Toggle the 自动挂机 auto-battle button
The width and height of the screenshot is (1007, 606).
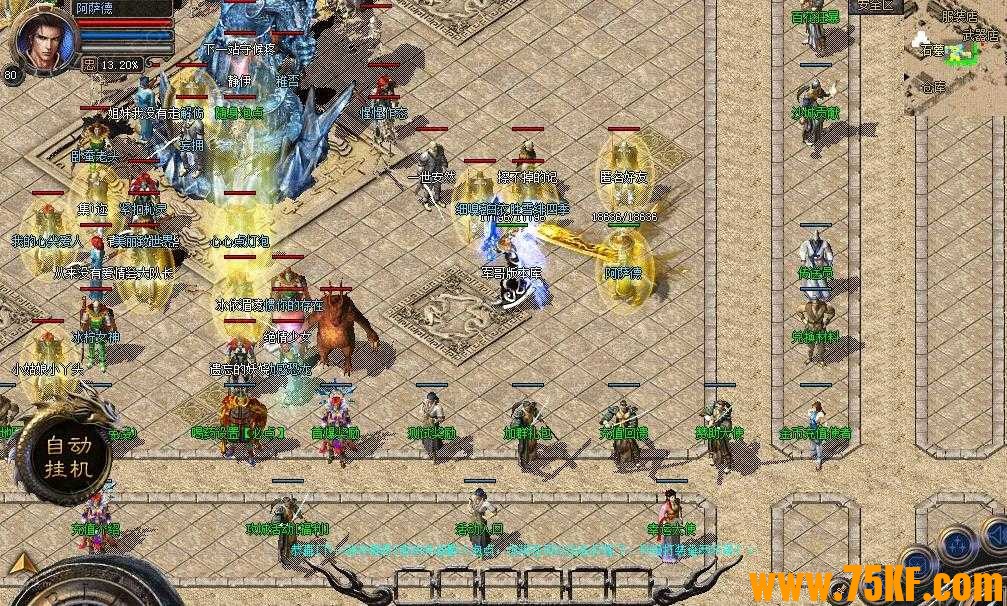click(67, 456)
